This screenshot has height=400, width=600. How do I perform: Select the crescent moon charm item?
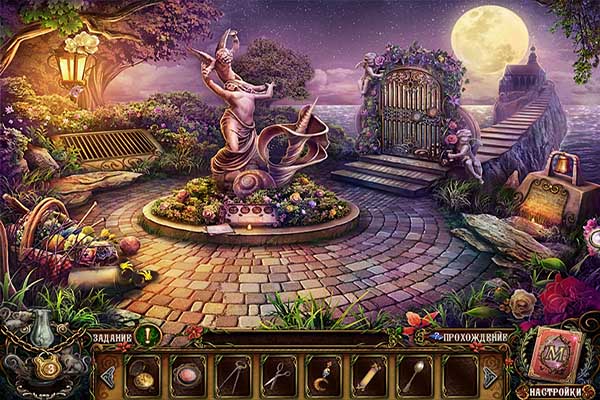(x=322, y=377)
